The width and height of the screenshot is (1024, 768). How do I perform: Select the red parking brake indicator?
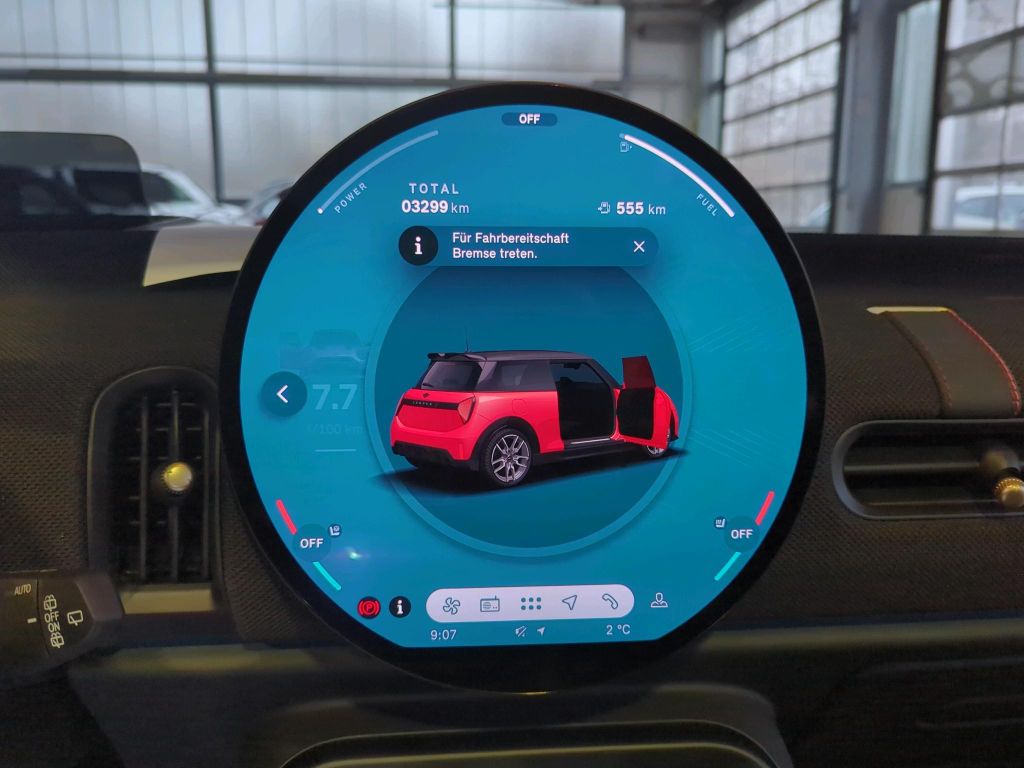pyautogui.click(x=369, y=607)
